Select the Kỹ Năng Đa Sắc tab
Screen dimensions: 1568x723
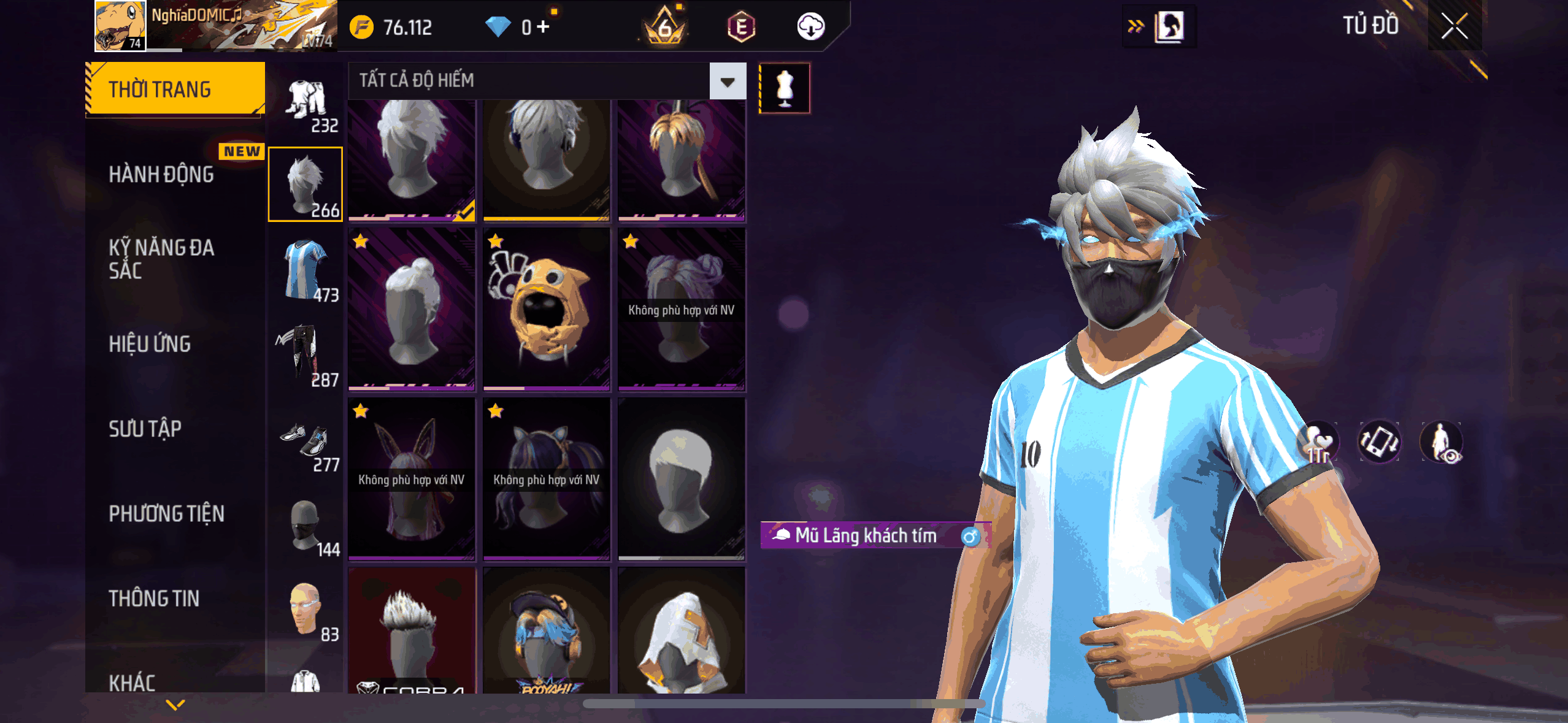click(x=162, y=259)
